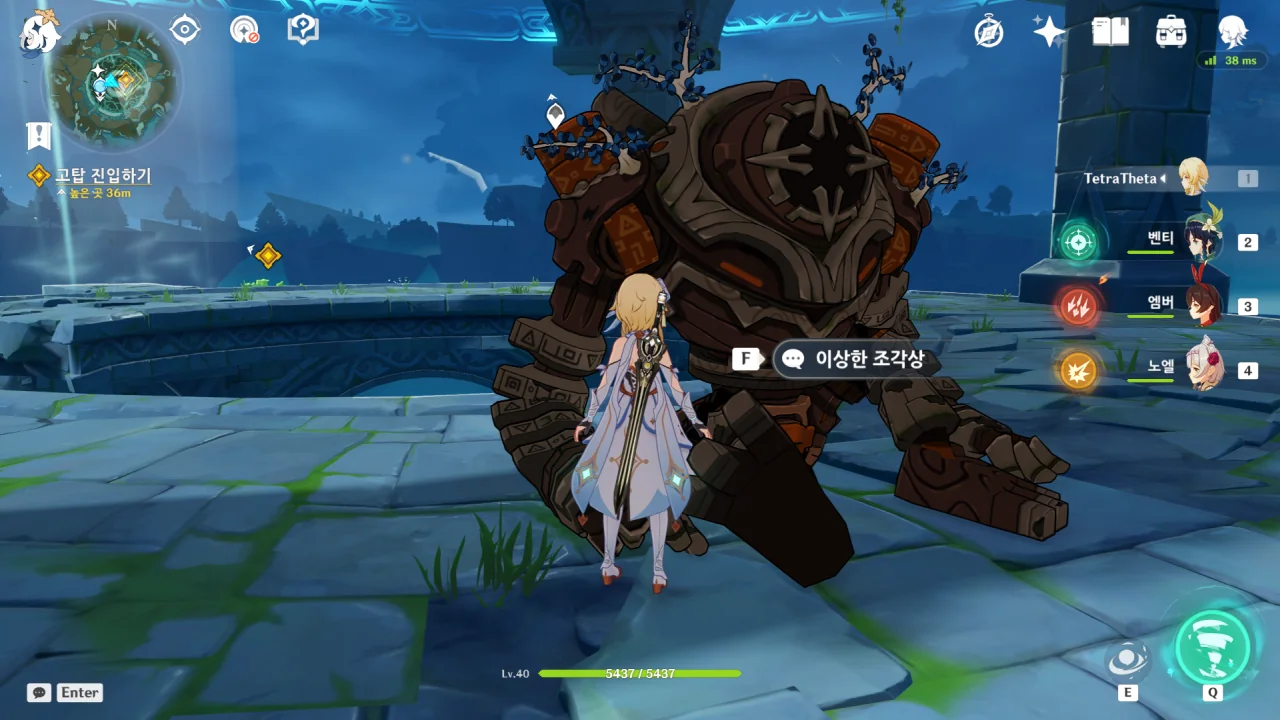The width and height of the screenshot is (1280, 720).
Task: Activate the elemental skill icon
Action: pyautogui.click(x=1128, y=659)
